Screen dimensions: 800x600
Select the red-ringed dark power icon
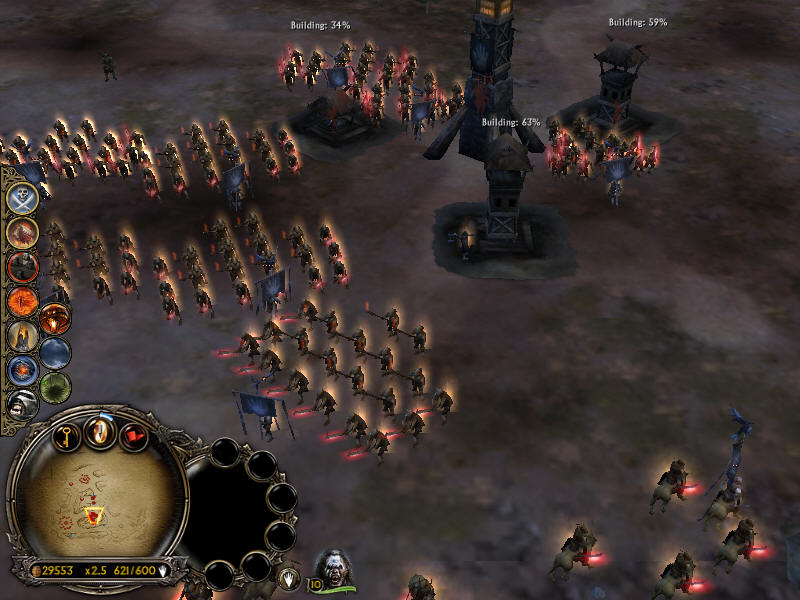[x=22, y=267]
